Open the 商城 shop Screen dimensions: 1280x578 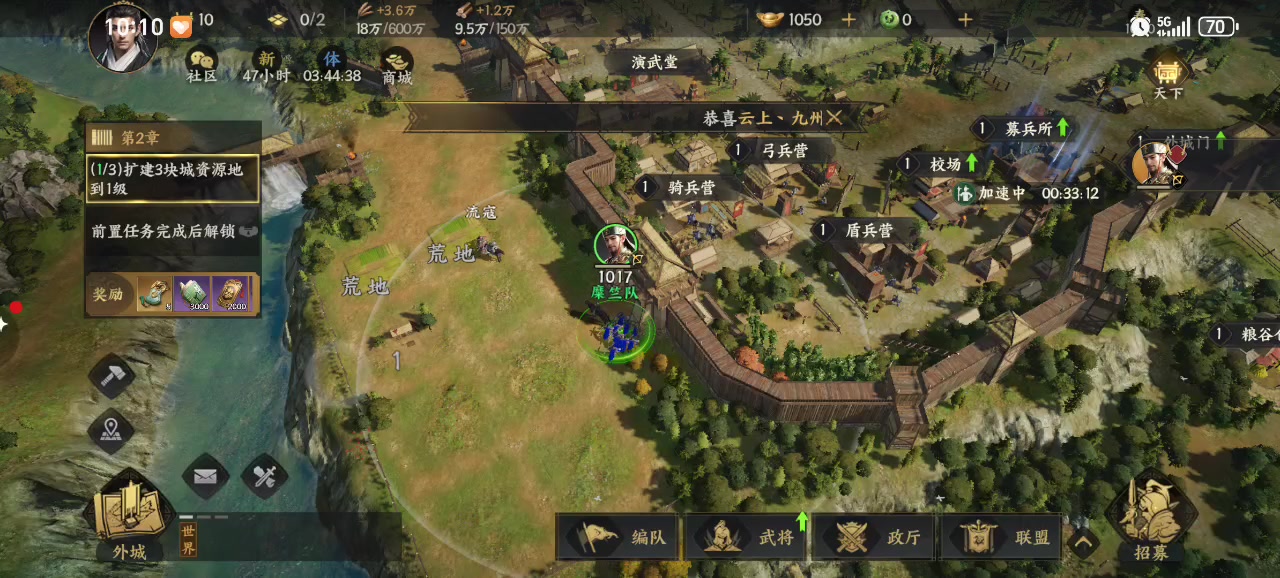tap(397, 64)
